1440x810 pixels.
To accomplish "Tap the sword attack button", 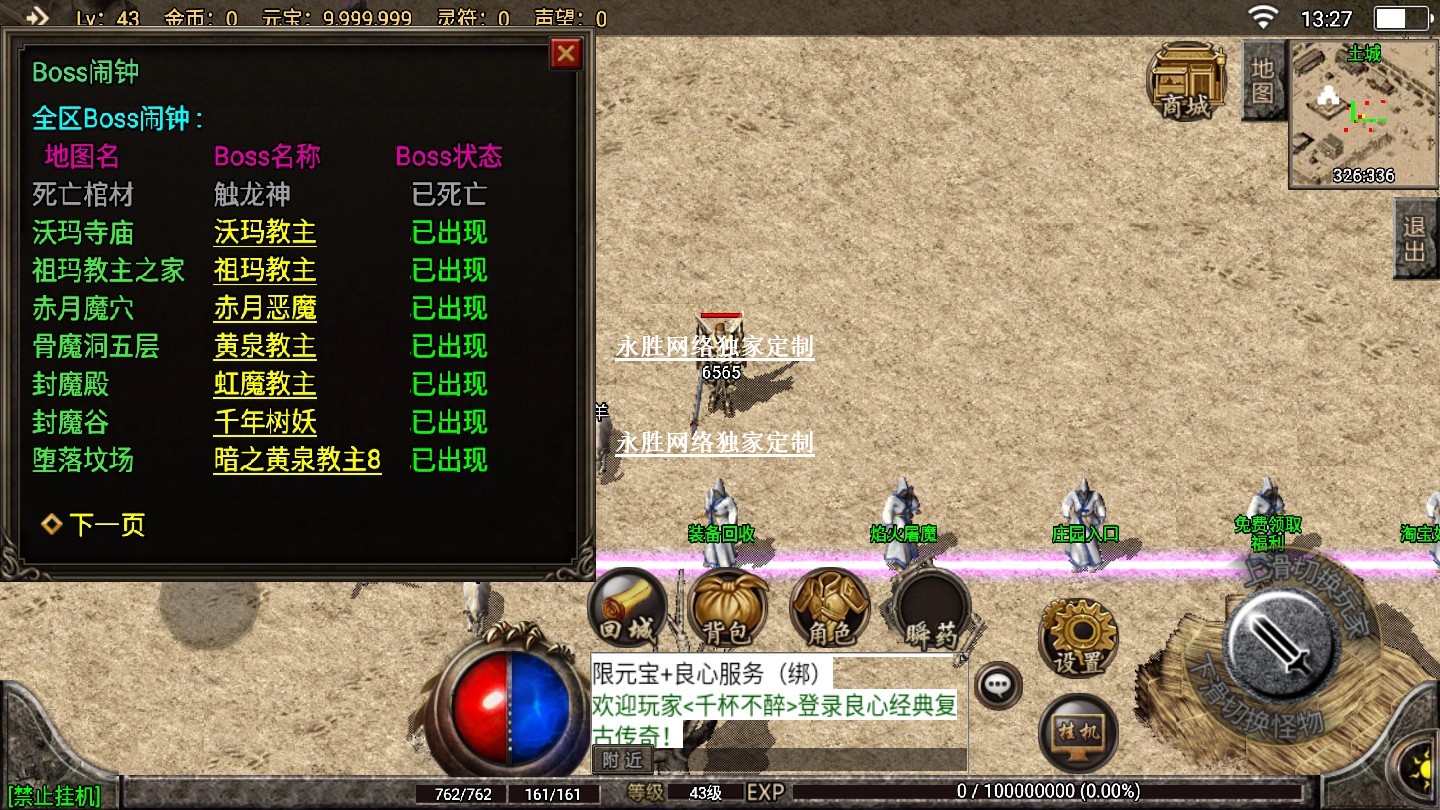I will (1284, 637).
